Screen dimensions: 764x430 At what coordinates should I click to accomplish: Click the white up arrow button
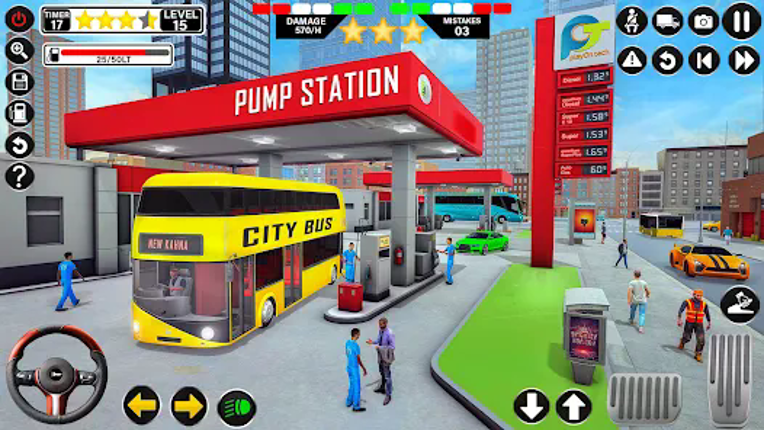(x=573, y=406)
